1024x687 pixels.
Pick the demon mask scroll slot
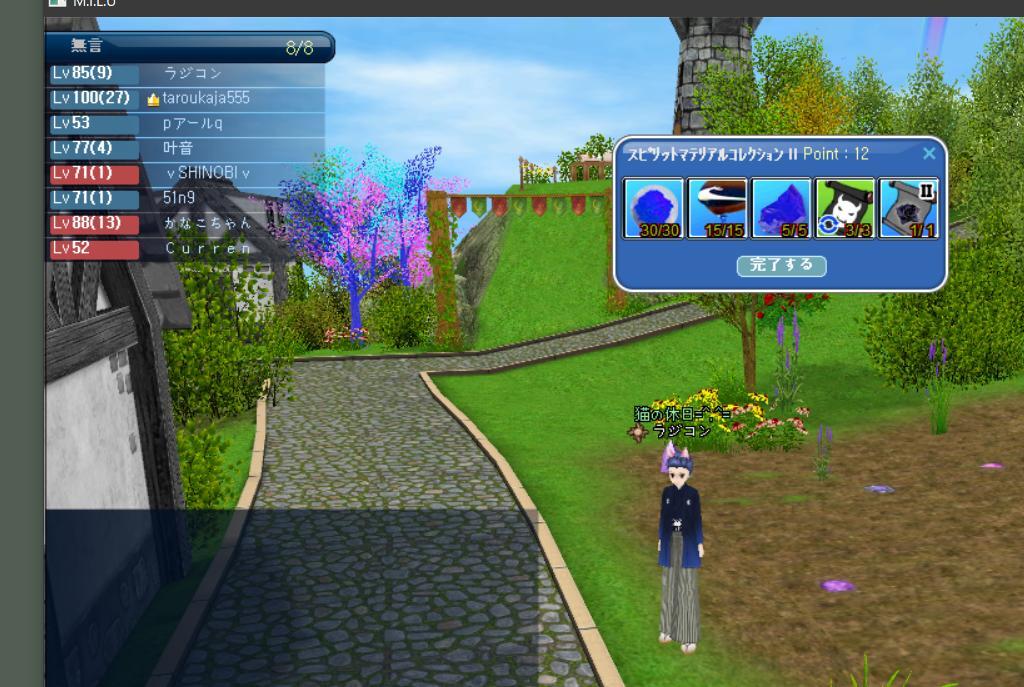[844, 208]
